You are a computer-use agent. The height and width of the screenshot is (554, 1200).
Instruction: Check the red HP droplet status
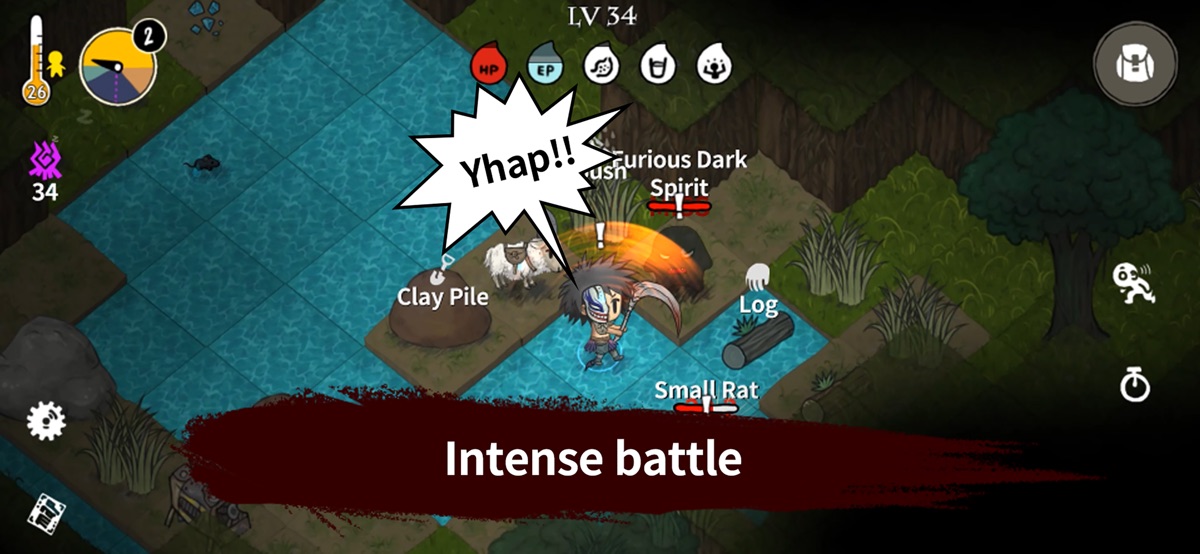click(x=489, y=65)
